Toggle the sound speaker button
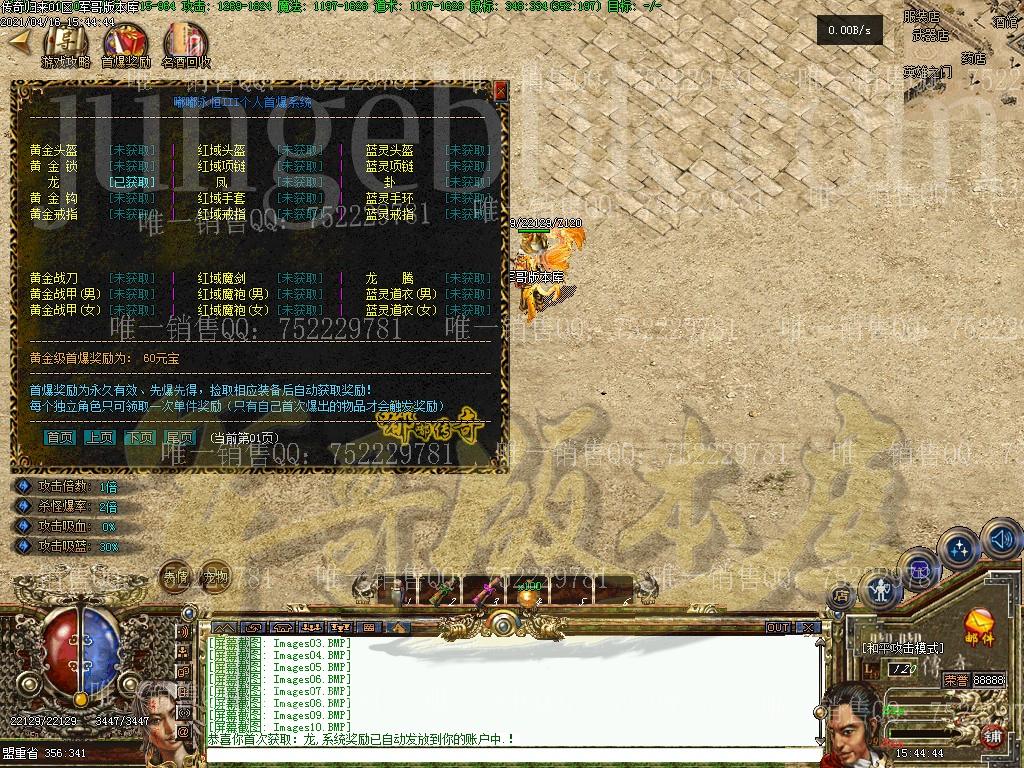 tap(1002, 540)
